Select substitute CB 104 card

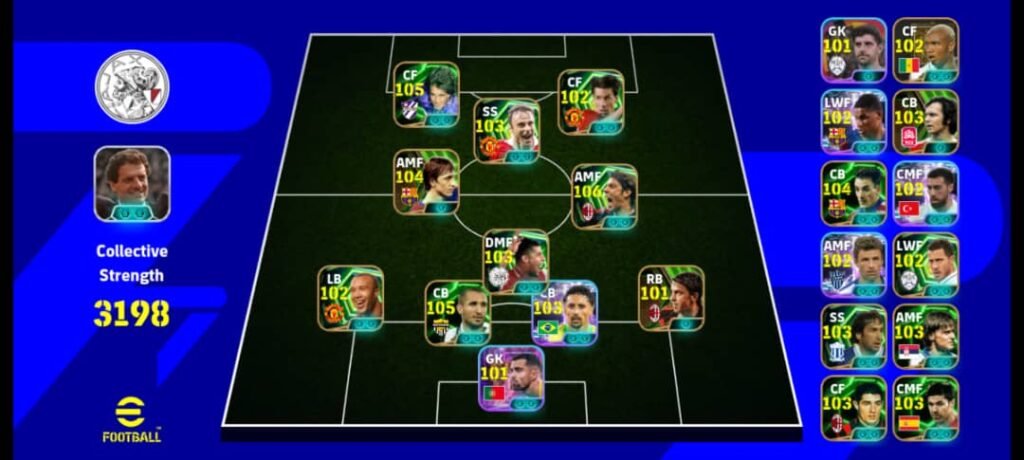[x=853, y=193]
